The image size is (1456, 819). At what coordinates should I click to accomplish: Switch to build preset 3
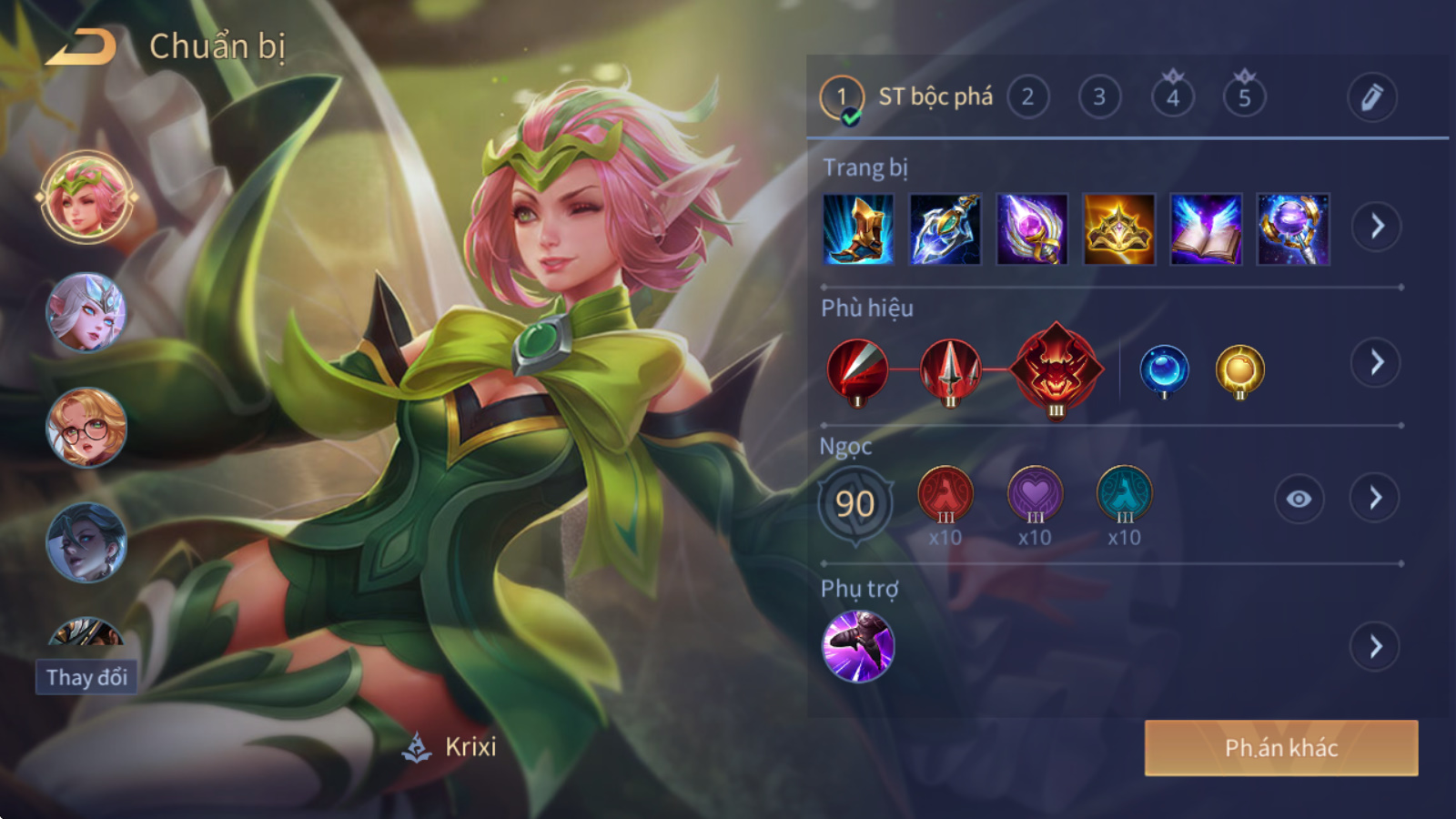coord(1099,97)
